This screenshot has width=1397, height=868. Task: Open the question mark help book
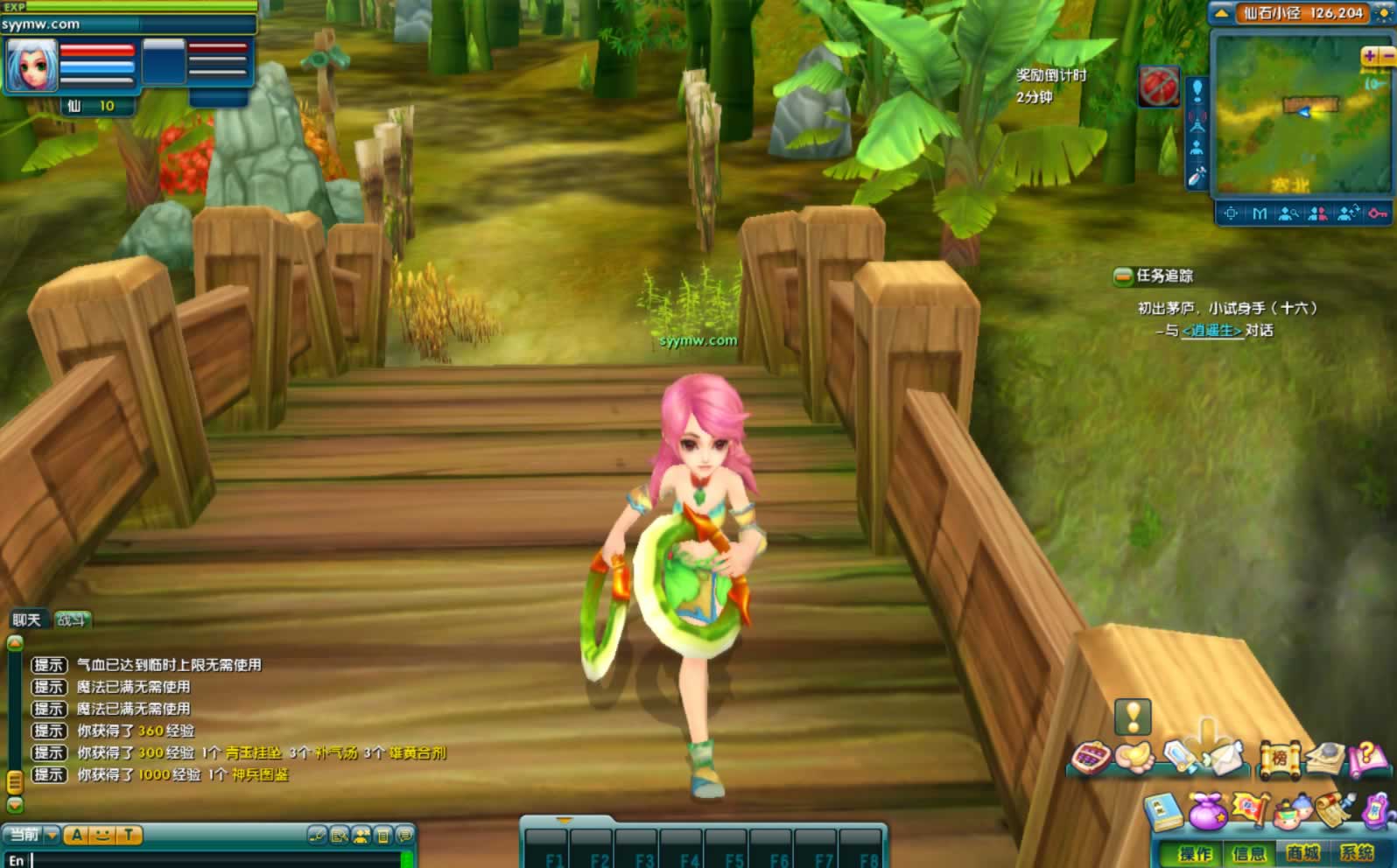(1368, 758)
